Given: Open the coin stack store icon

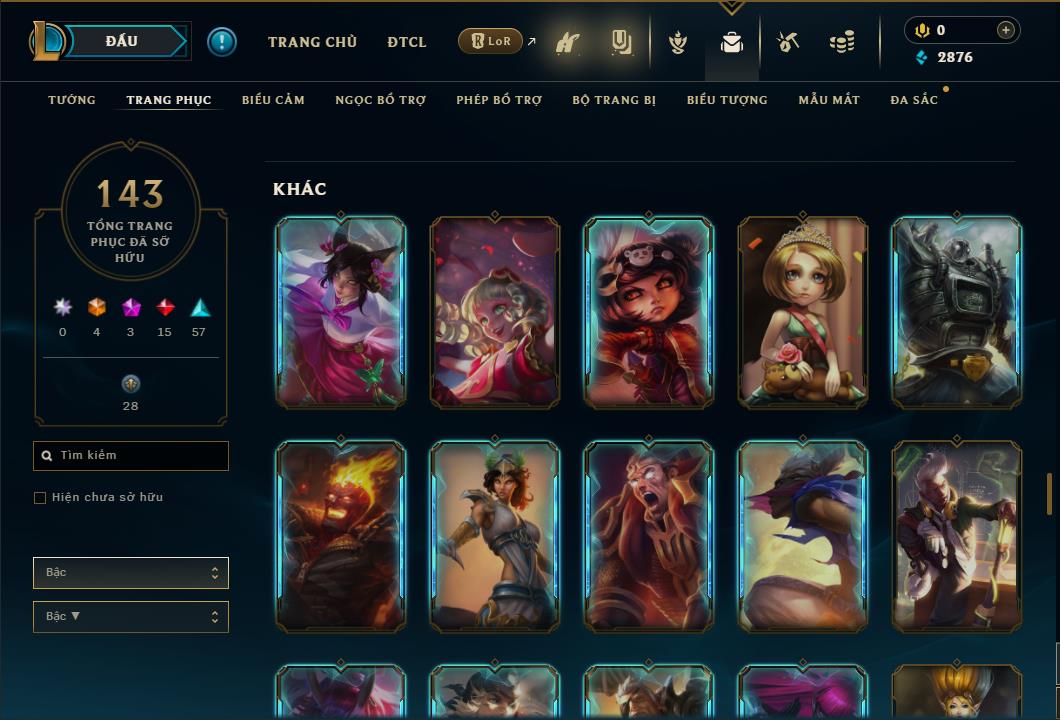Looking at the screenshot, I should coord(842,42).
